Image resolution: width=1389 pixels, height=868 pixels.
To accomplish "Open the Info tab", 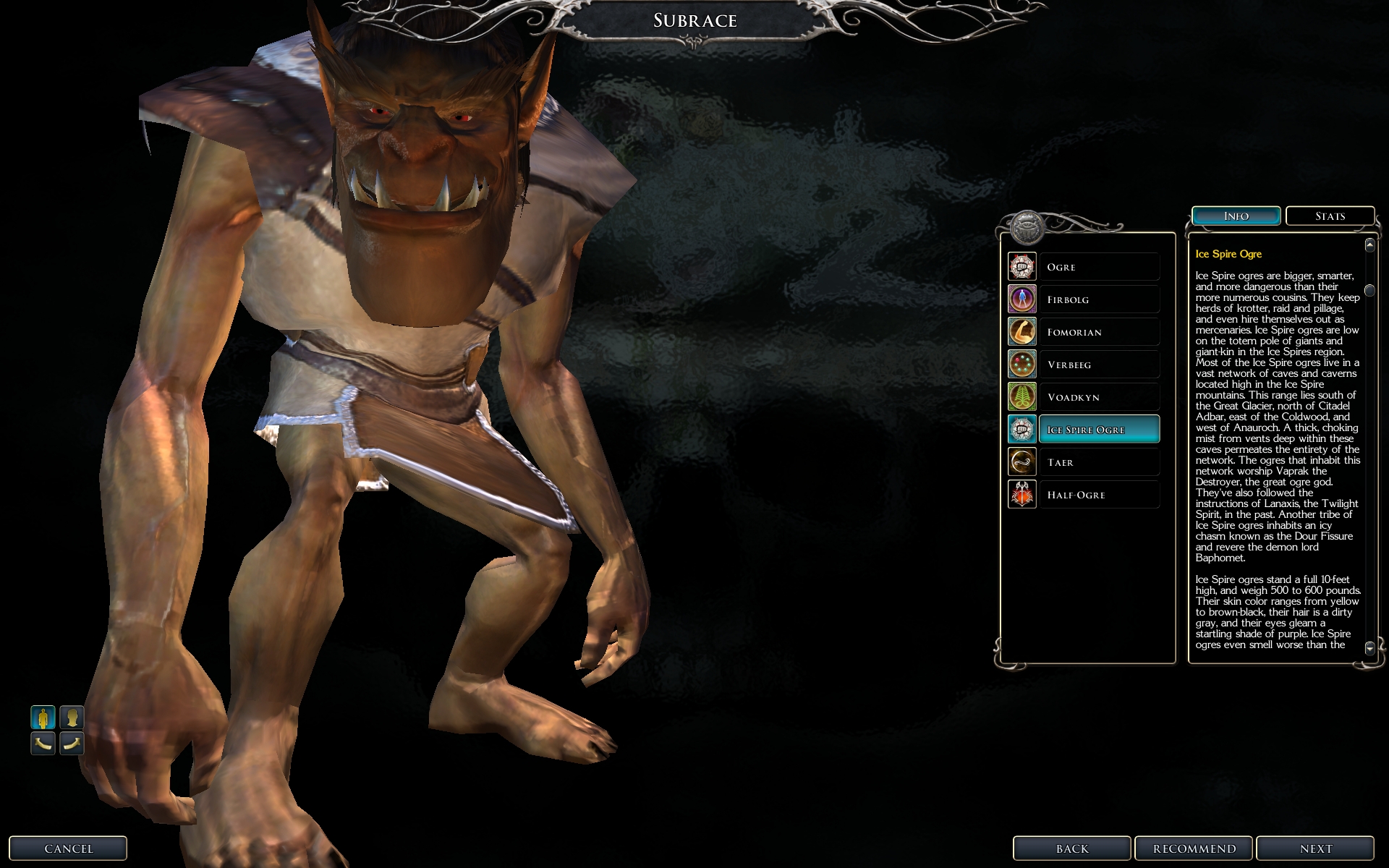I will (1236, 216).
